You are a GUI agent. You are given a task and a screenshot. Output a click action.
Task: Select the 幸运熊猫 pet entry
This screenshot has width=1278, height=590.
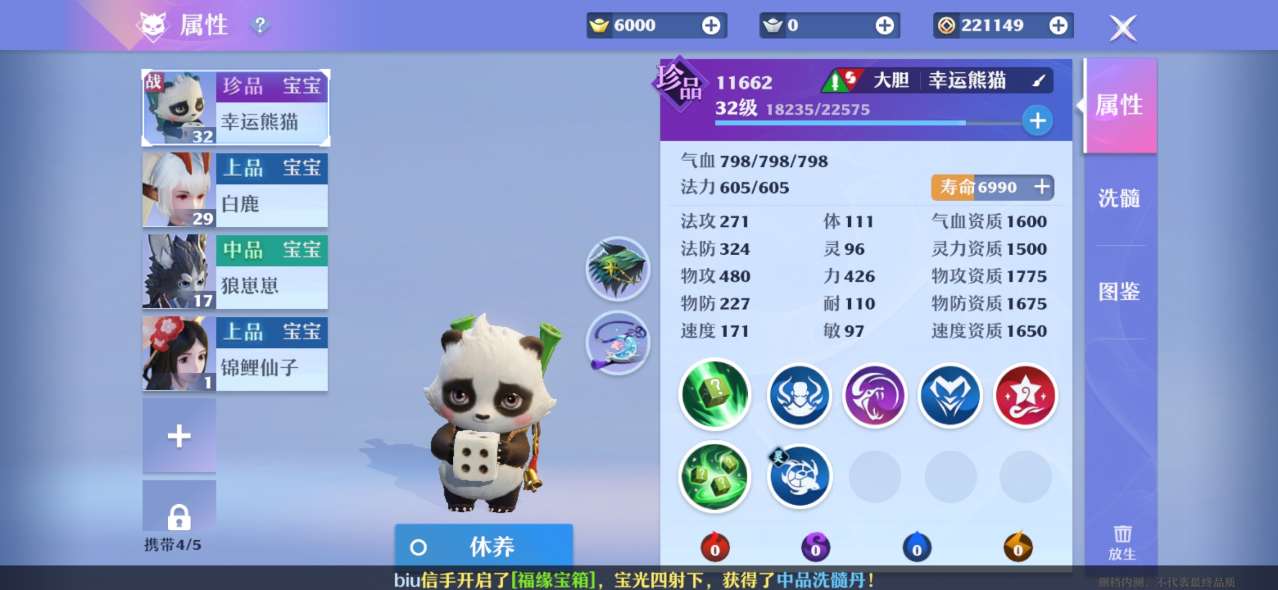236,107
